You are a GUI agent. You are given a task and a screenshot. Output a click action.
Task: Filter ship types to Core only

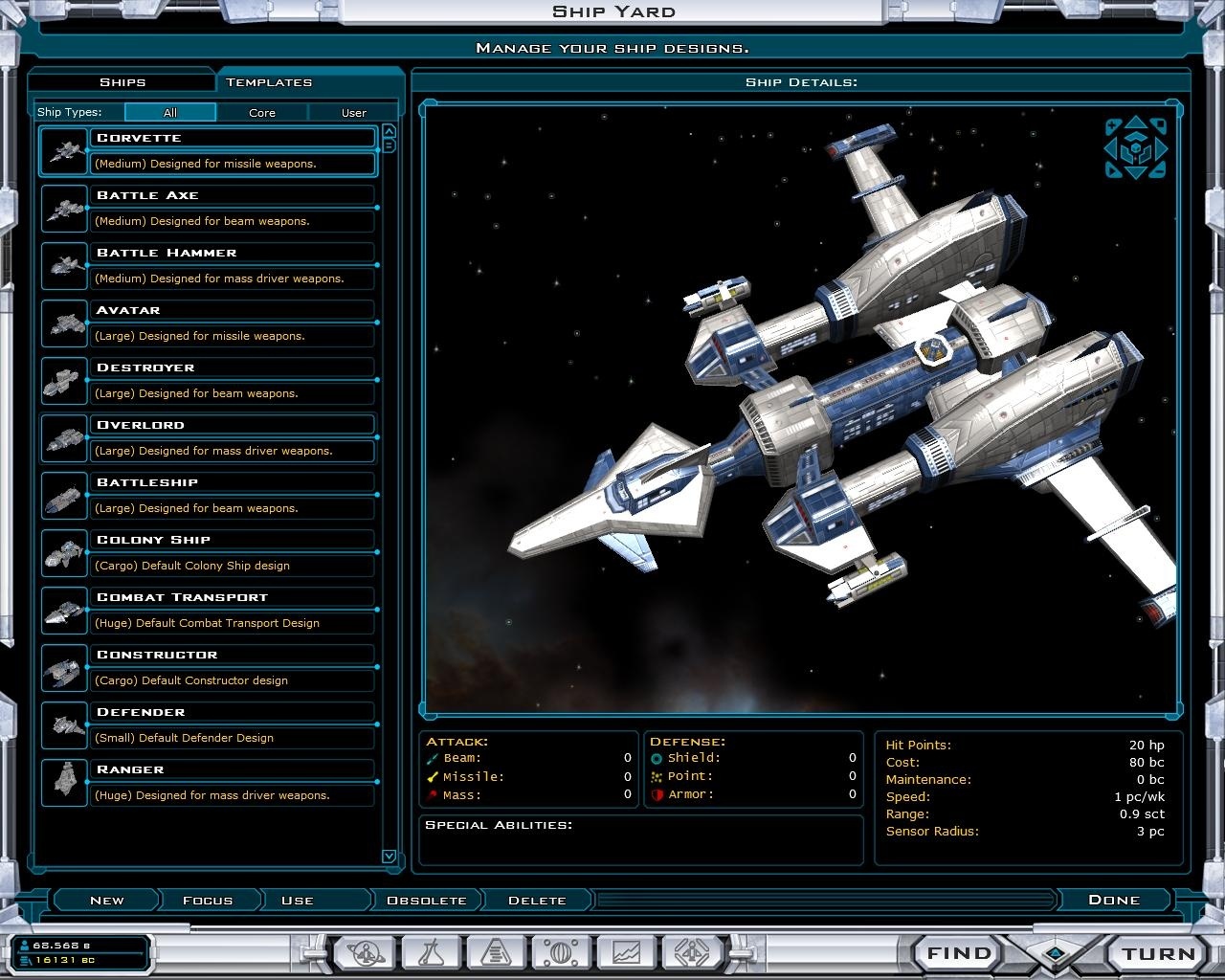click(x=261, y=112)
